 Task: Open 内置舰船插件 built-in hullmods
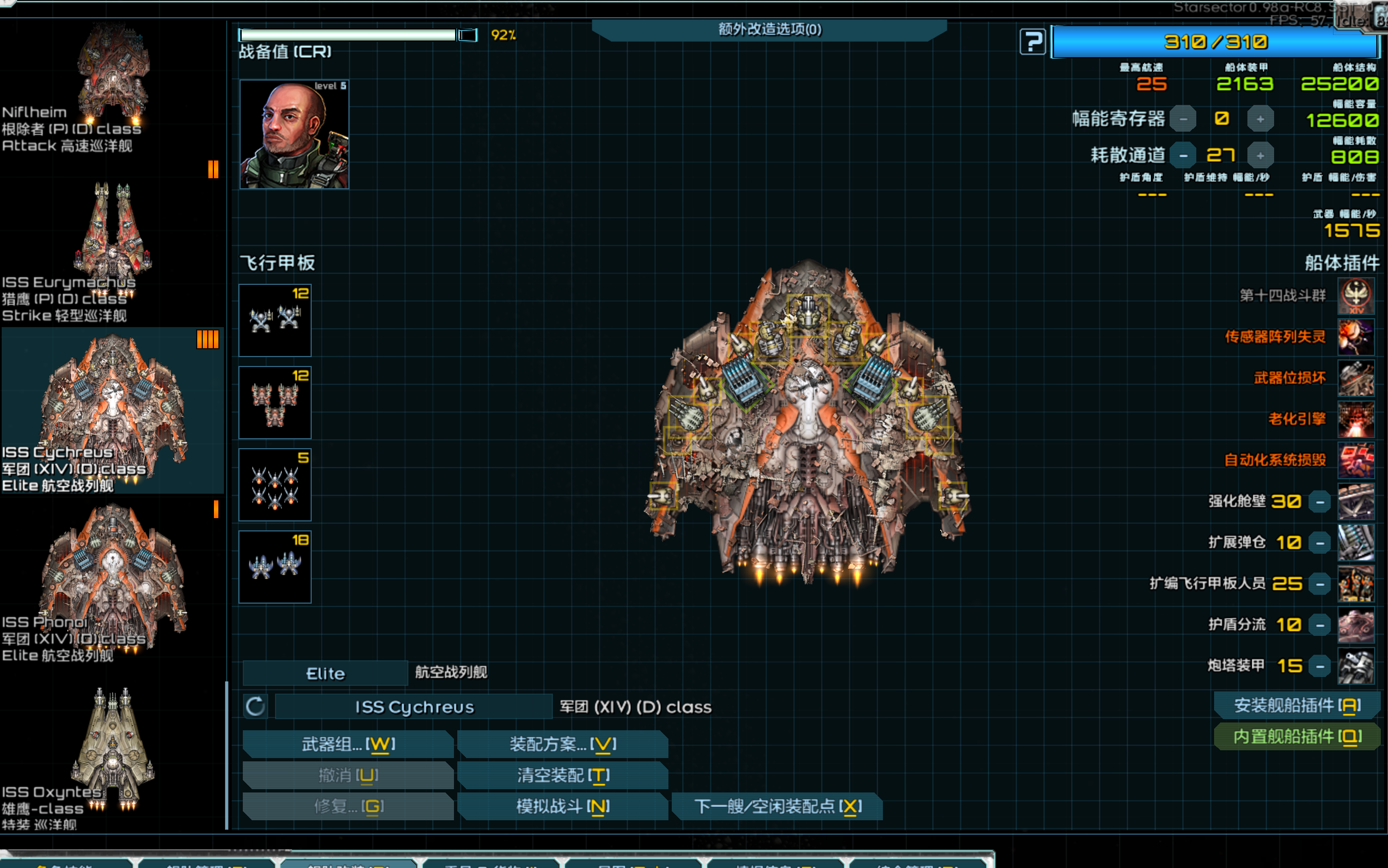1297,736
